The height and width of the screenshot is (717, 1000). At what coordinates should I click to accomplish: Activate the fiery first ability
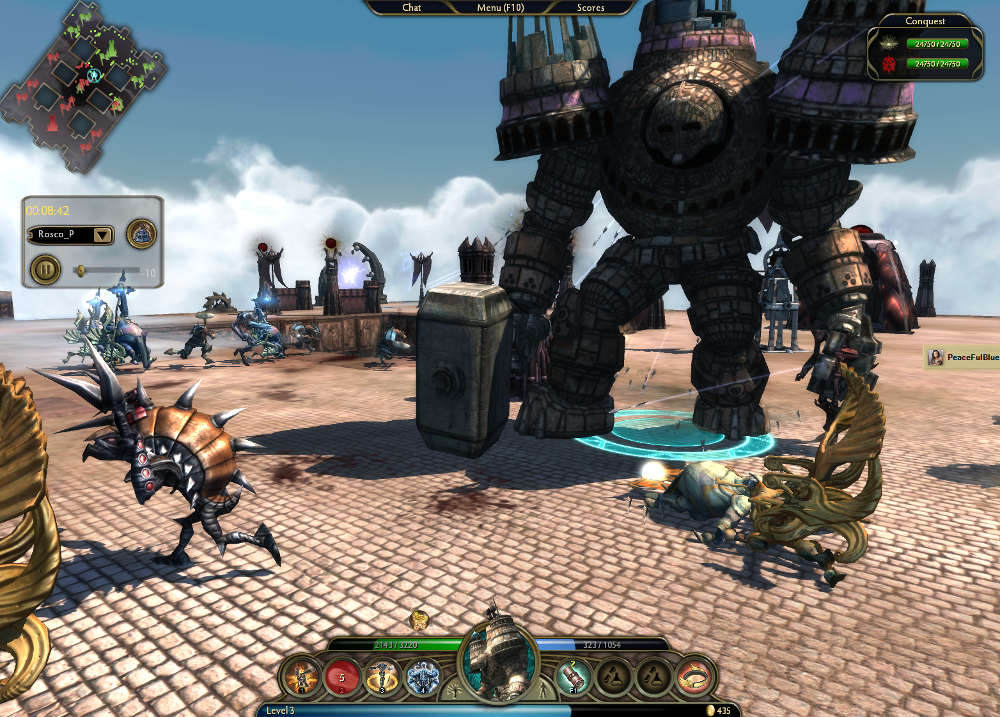[301, 678]
